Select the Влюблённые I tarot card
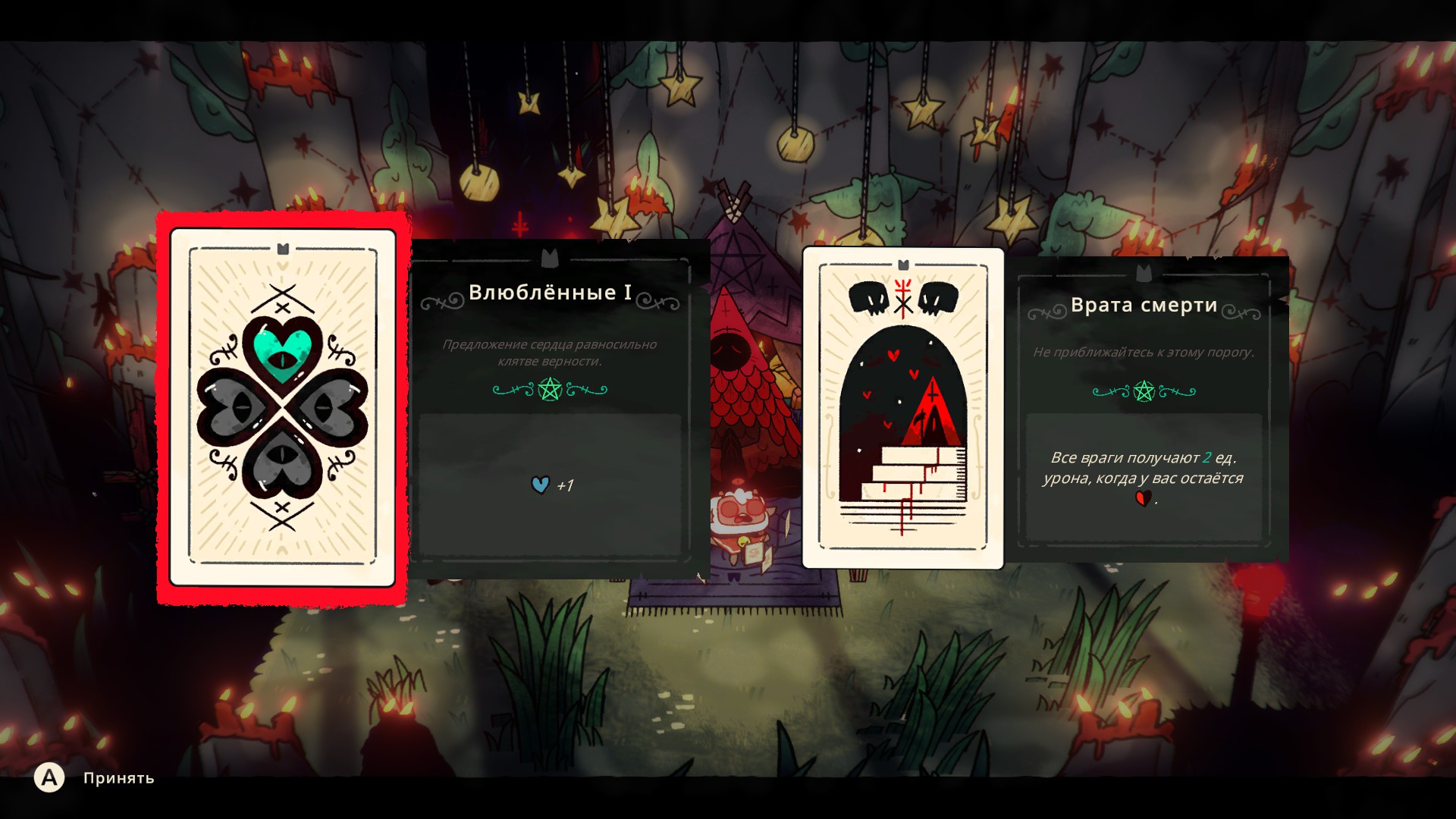This screenshot has width=1456, height=819. [282, 407]
